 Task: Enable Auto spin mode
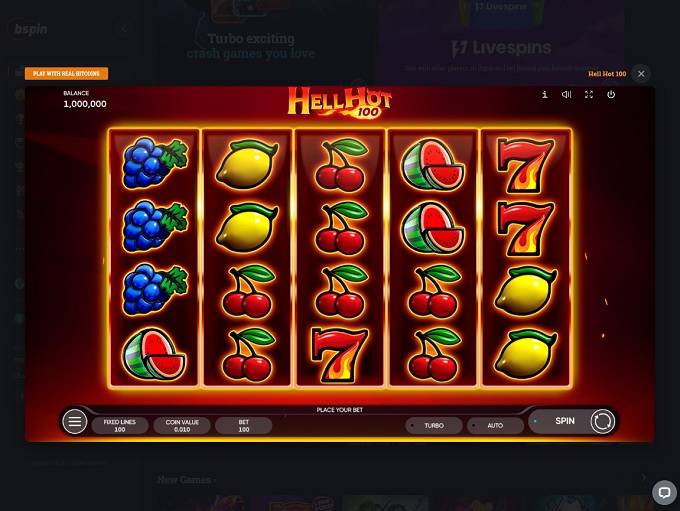494,425
